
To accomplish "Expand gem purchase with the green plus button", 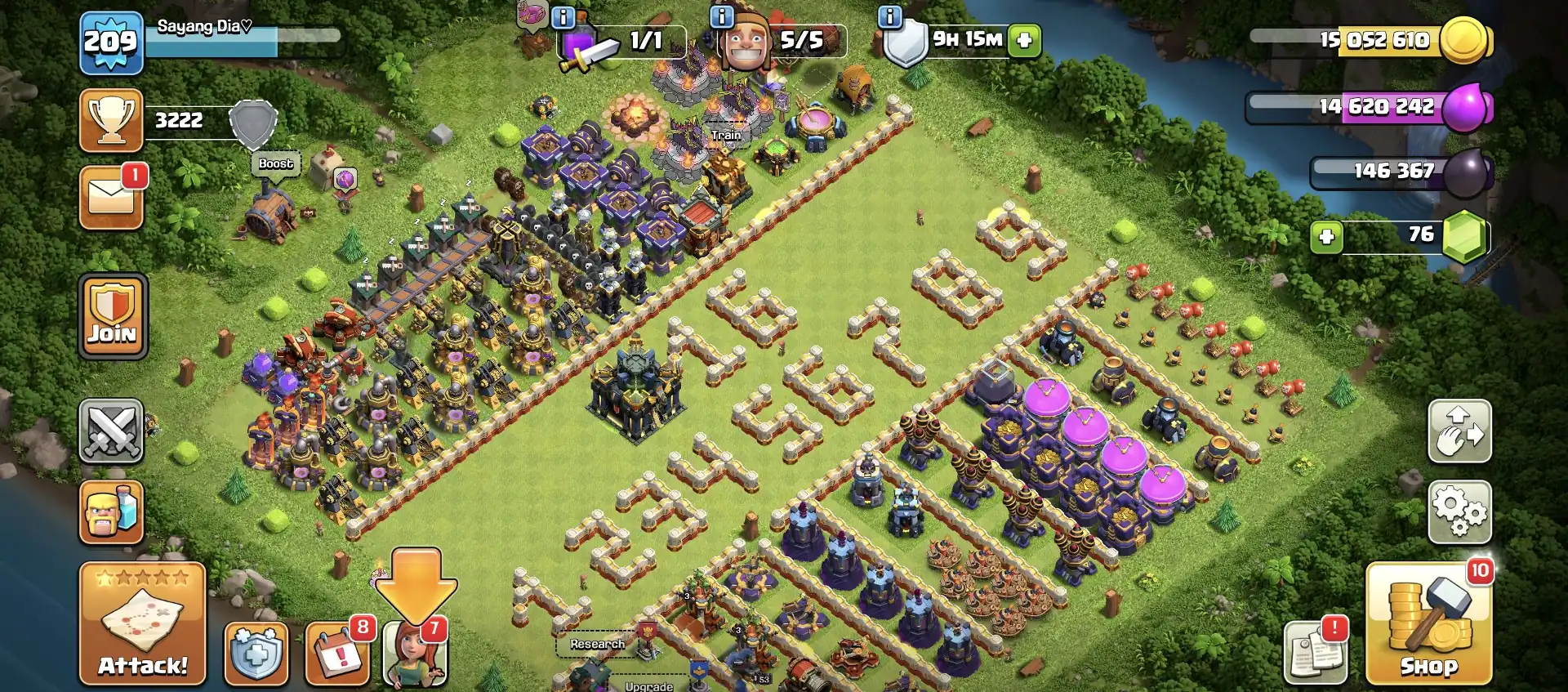I will tap(1327, 236).
